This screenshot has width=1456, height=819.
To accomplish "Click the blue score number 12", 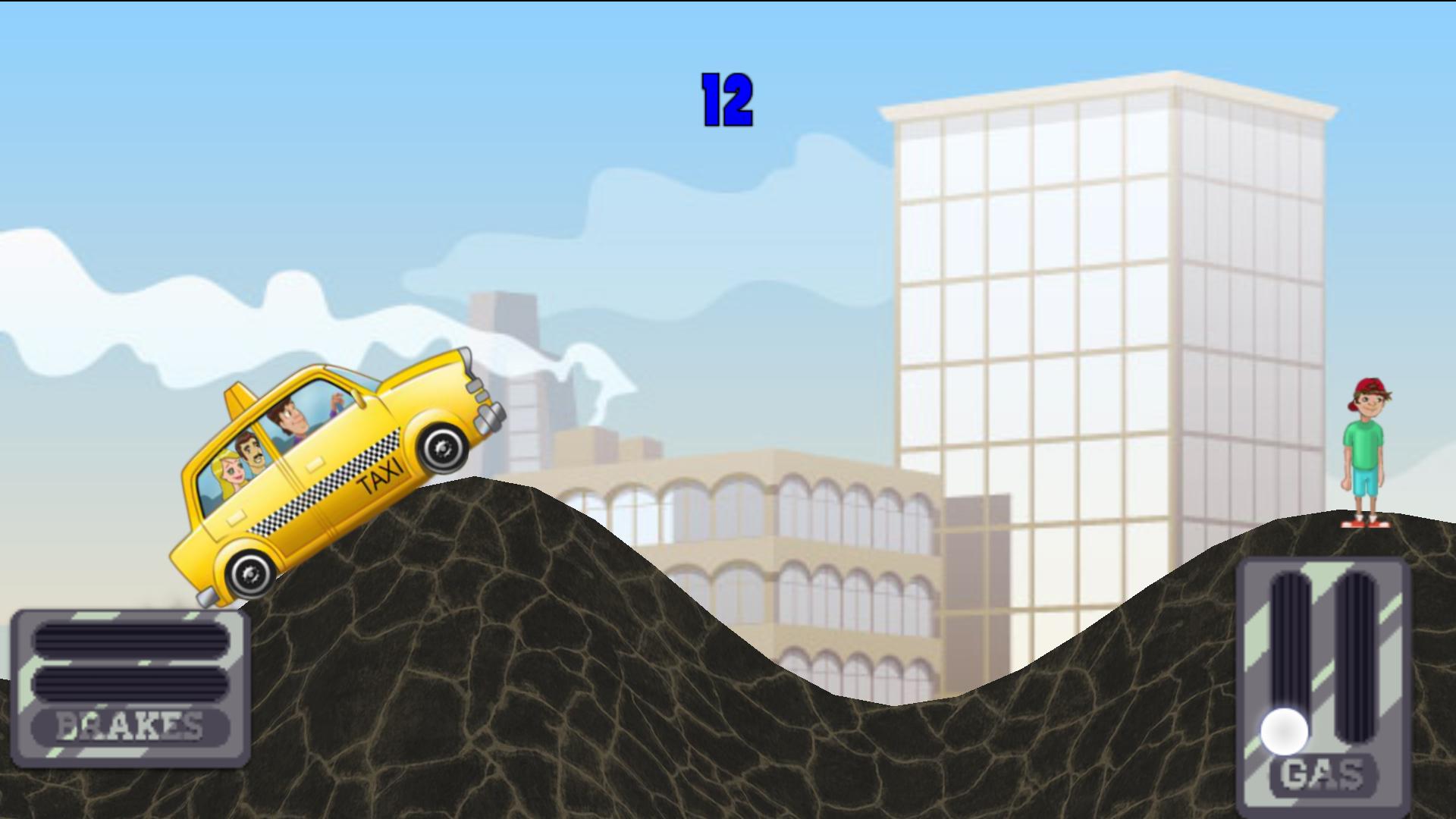I will [x=726, y=99].
